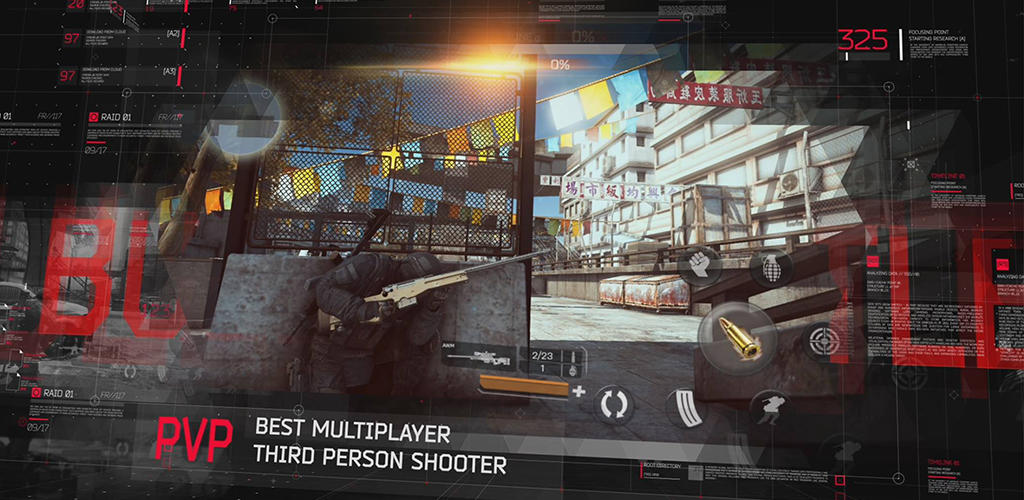Viewport: 1024px width, 500px height.
Task: Throw a grenade with the grenade icon
Action: tap(769, 268)
